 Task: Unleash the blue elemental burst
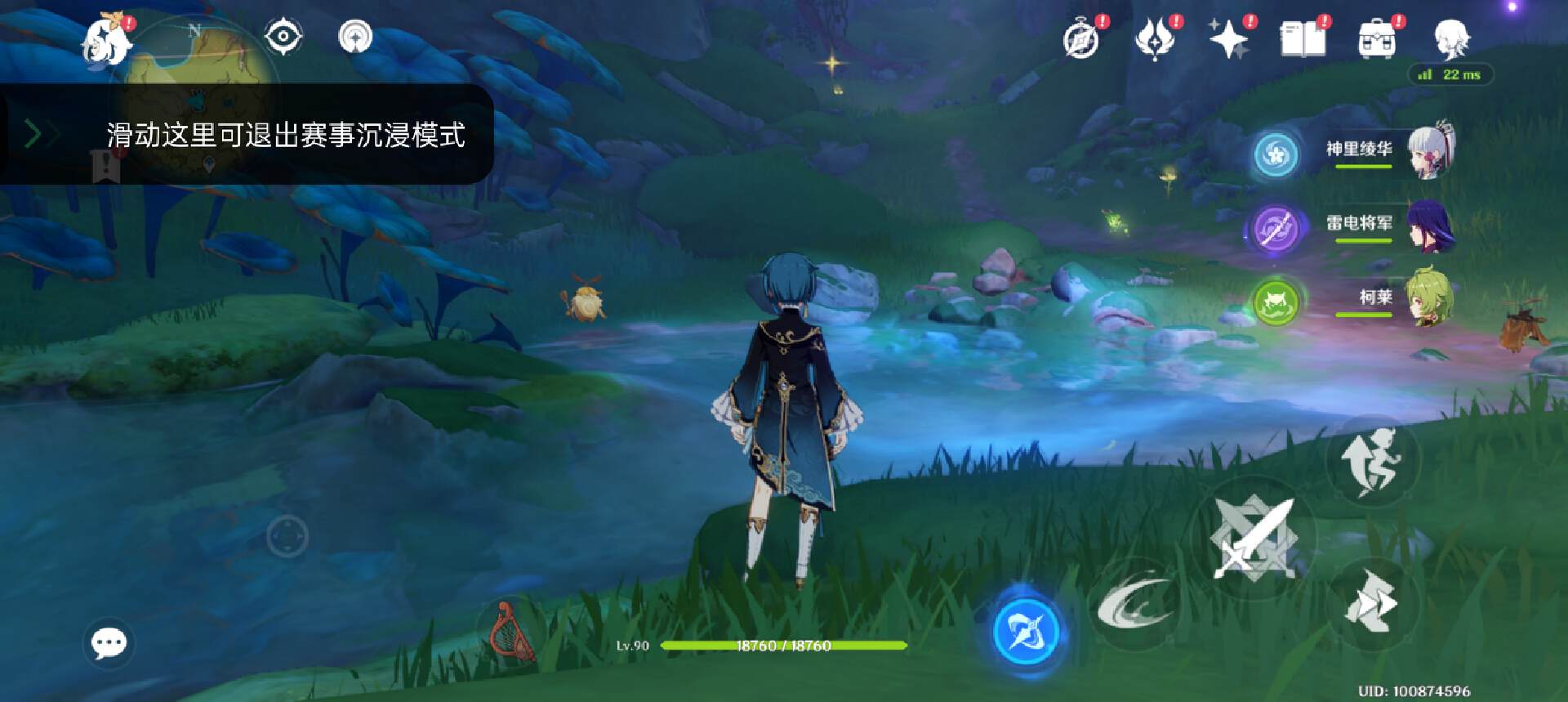[x=1027, y=632]
